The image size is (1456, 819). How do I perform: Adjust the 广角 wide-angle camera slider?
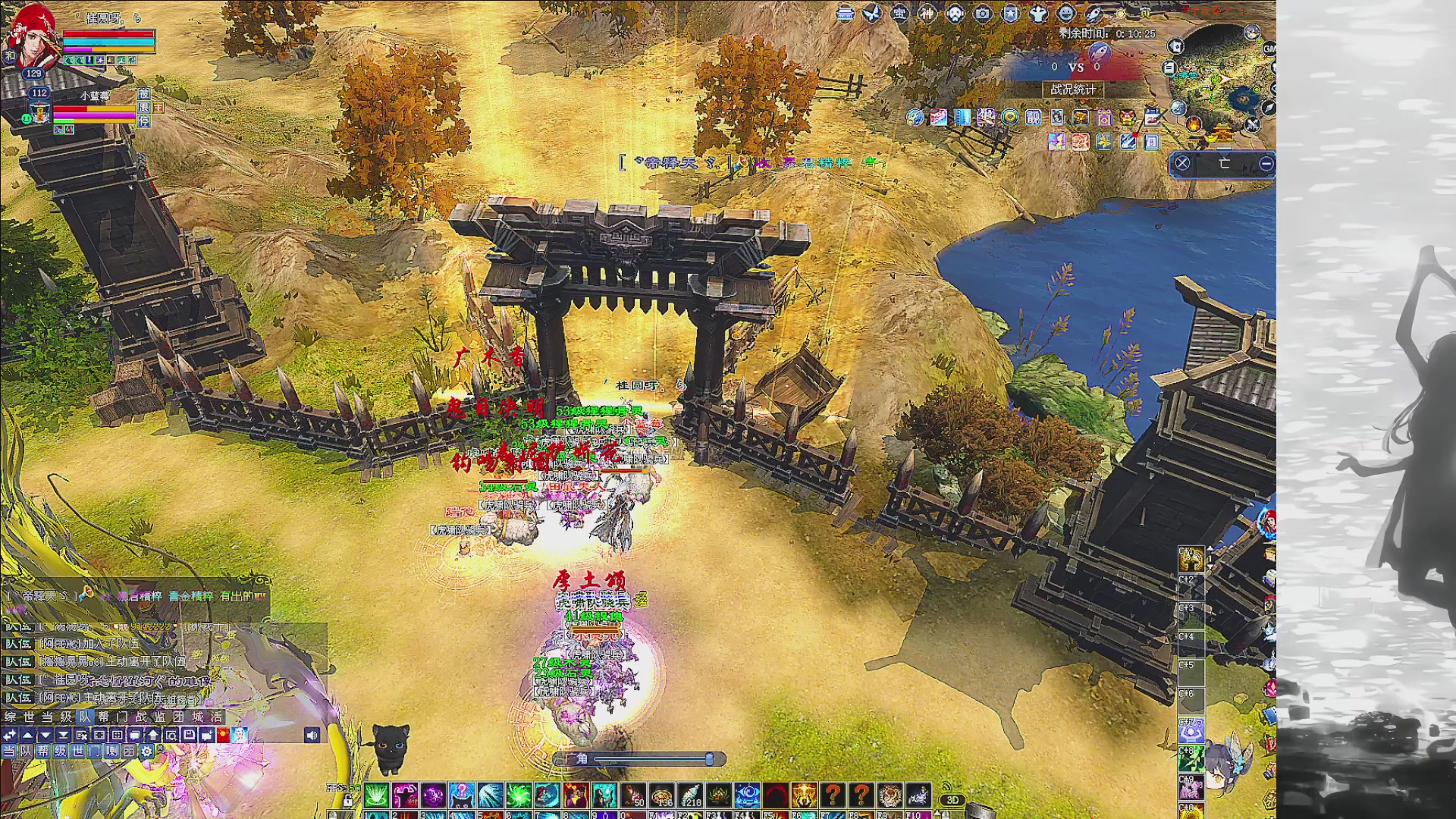[x=709, y=758]
